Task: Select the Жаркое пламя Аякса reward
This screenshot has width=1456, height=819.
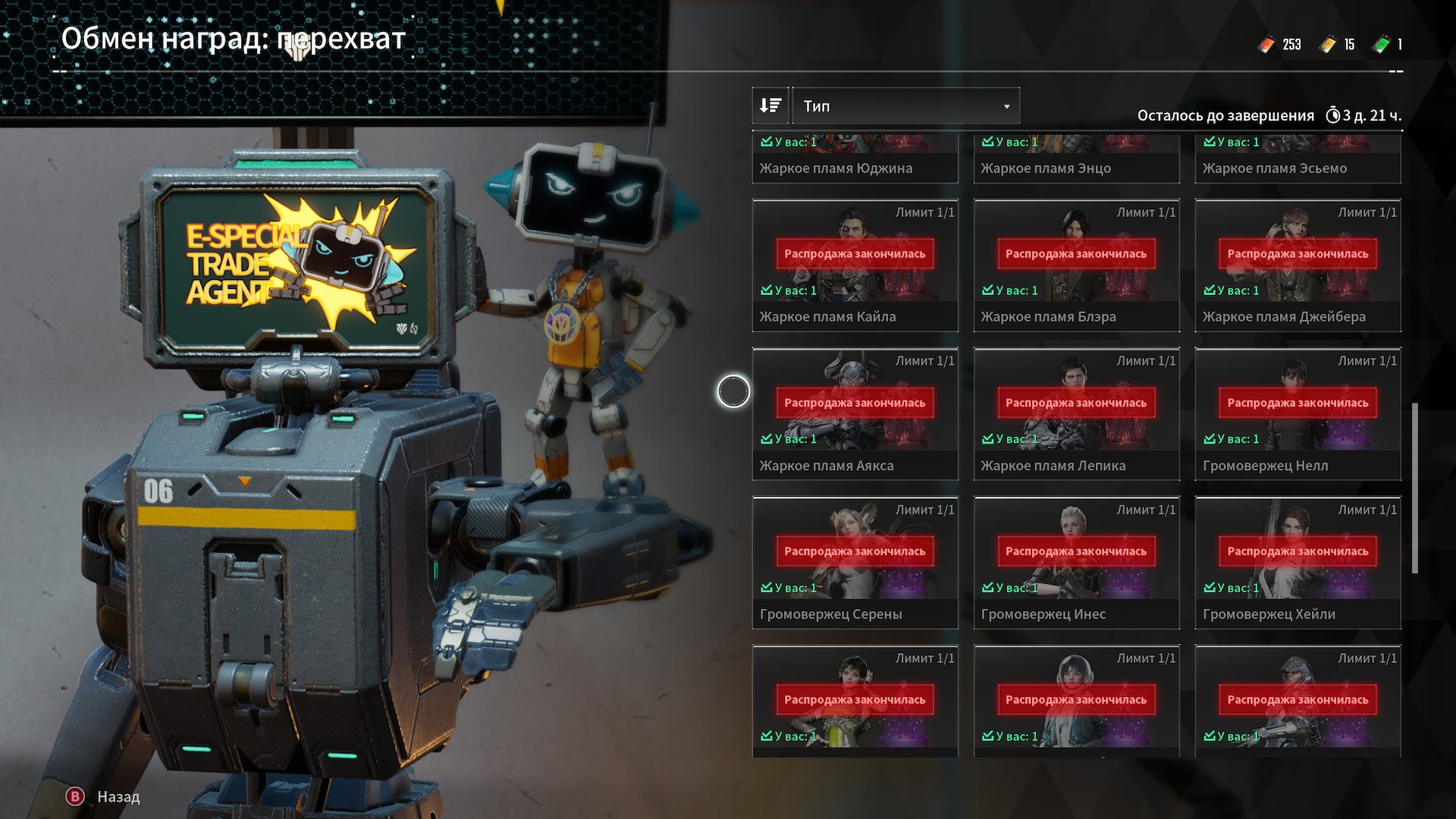Action: coord(855,414)
